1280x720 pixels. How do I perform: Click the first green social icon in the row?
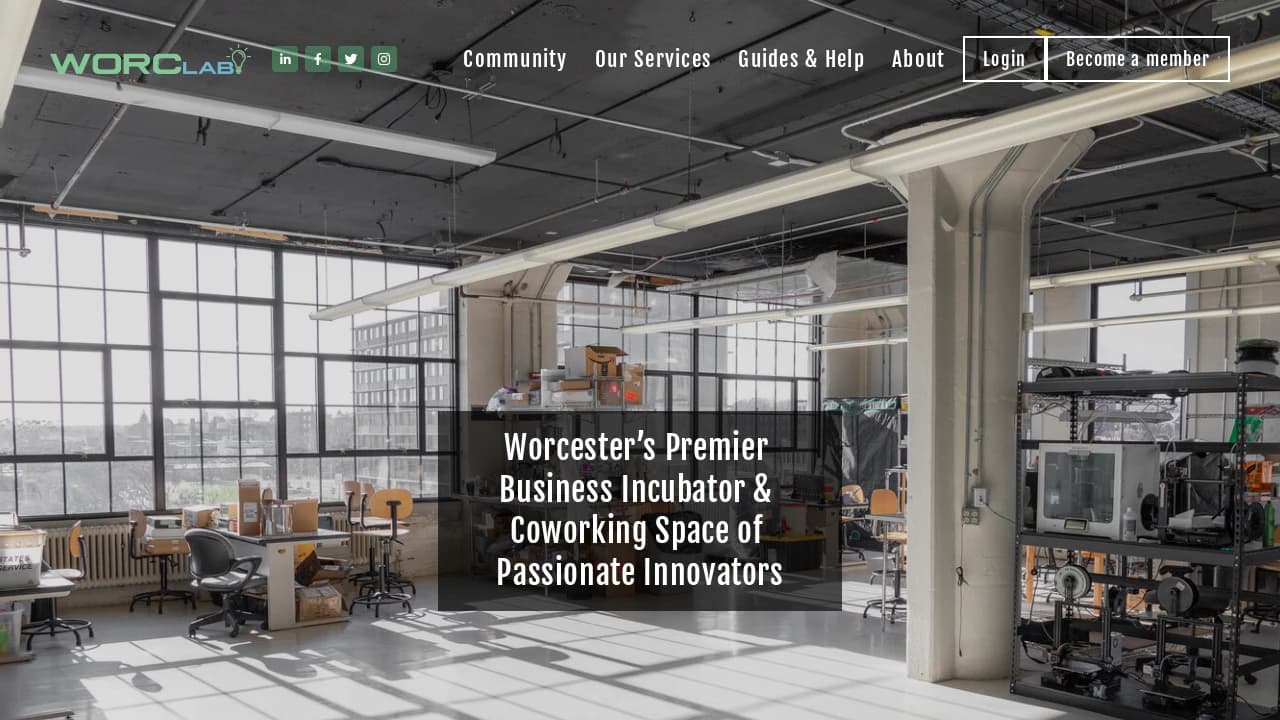tap(285, 59)
